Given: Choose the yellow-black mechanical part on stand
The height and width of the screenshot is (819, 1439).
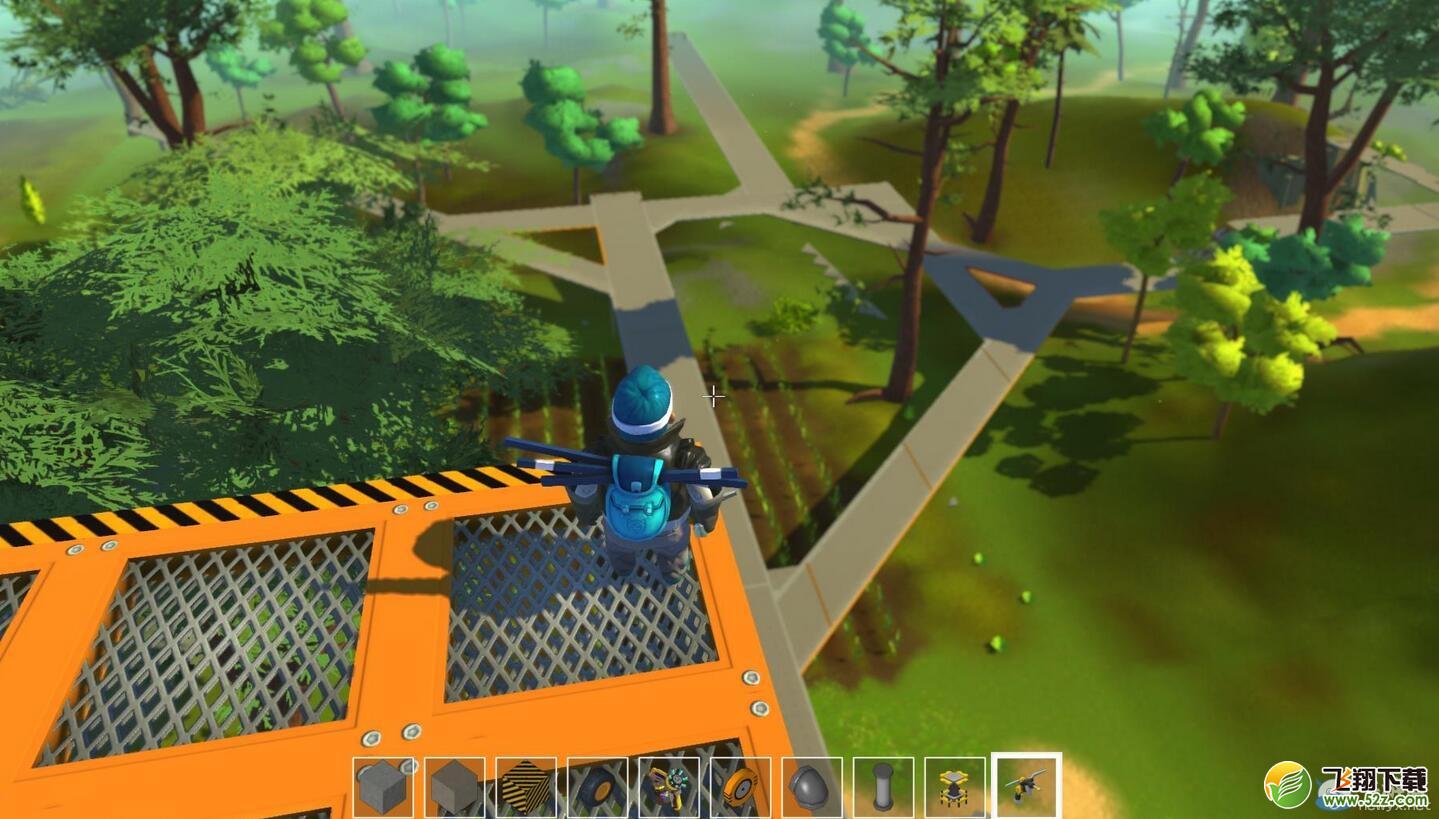Looking at the screenshot, I should [x=954, y=787].
